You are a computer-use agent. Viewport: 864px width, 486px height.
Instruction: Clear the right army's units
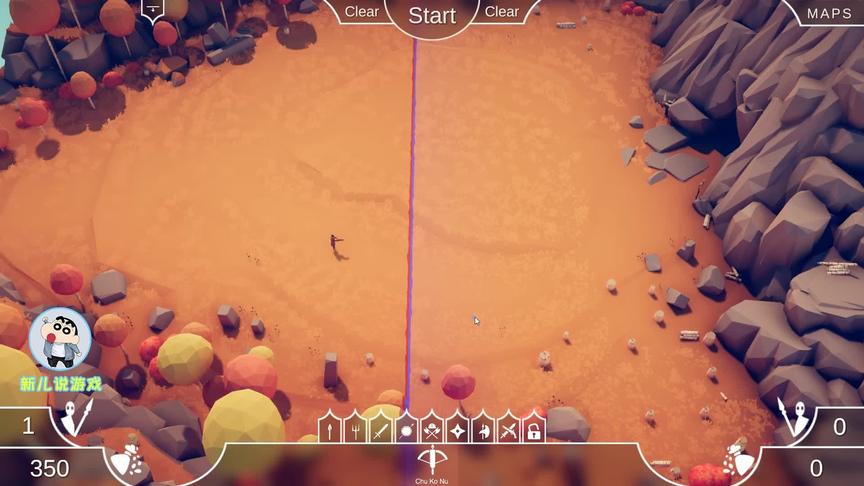click(x=502, y=12)
